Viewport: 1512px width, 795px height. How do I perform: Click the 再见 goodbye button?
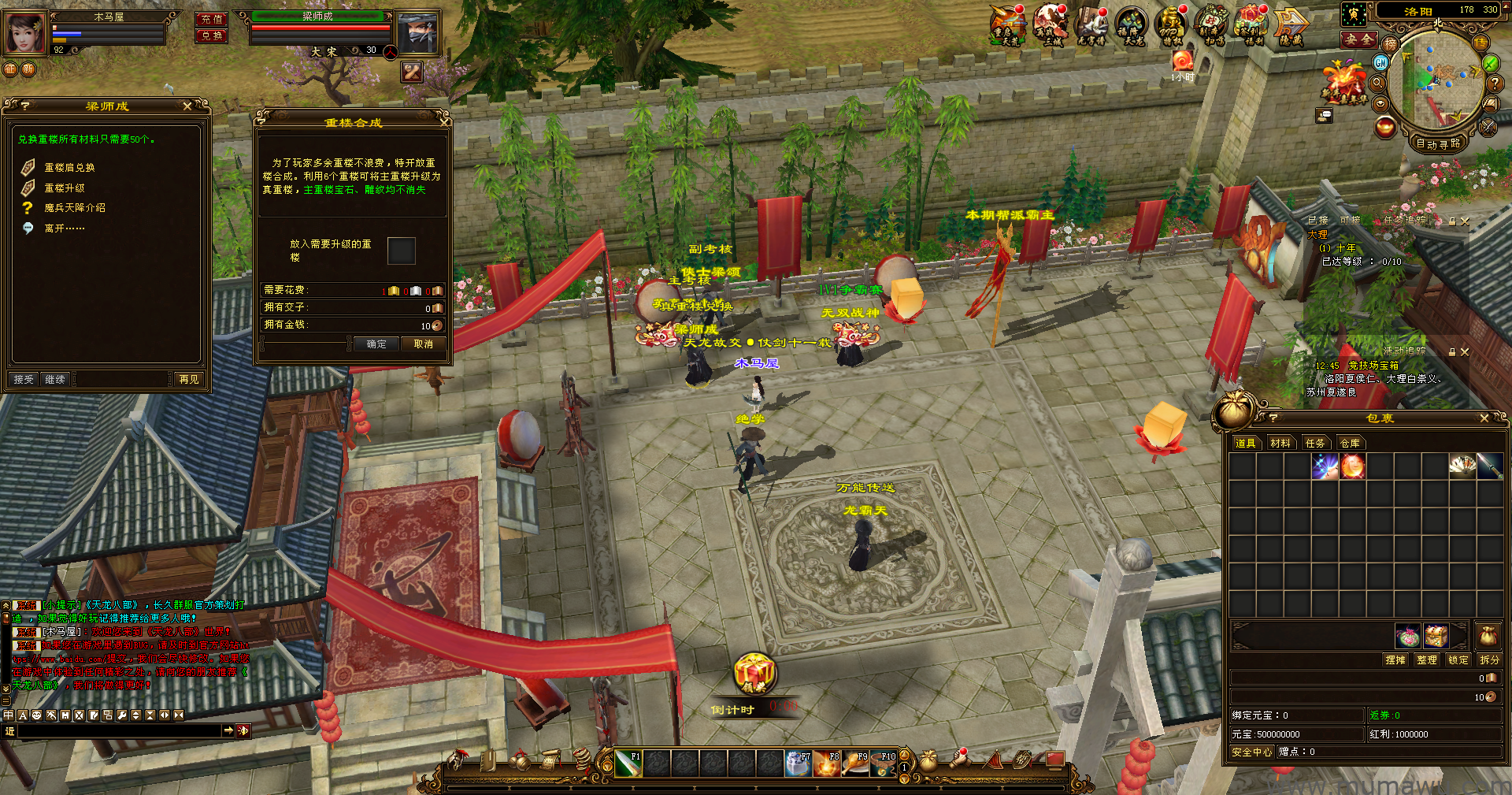[x=189, y=380]
